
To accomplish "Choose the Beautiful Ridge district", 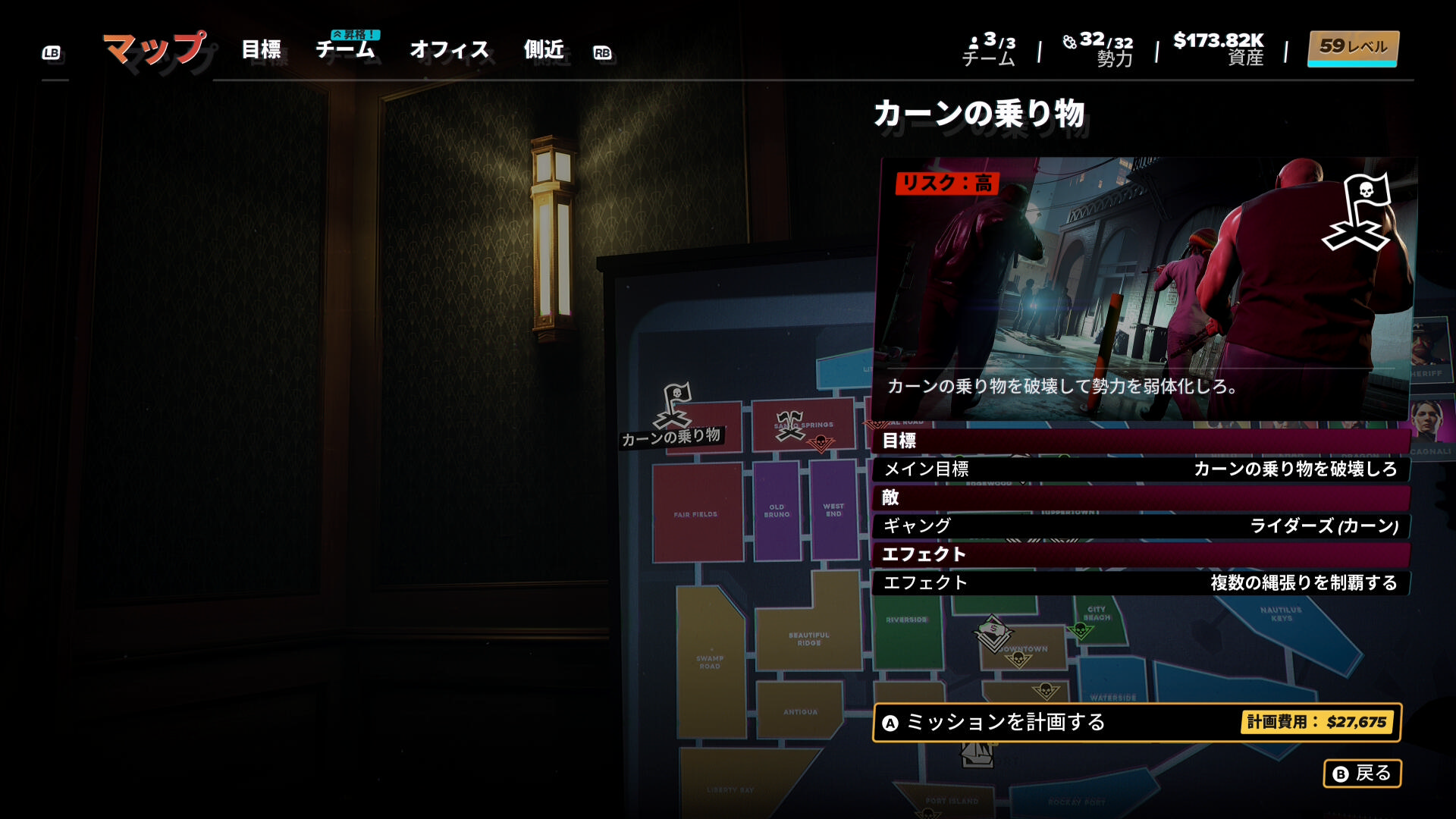I will coord(808,639).
